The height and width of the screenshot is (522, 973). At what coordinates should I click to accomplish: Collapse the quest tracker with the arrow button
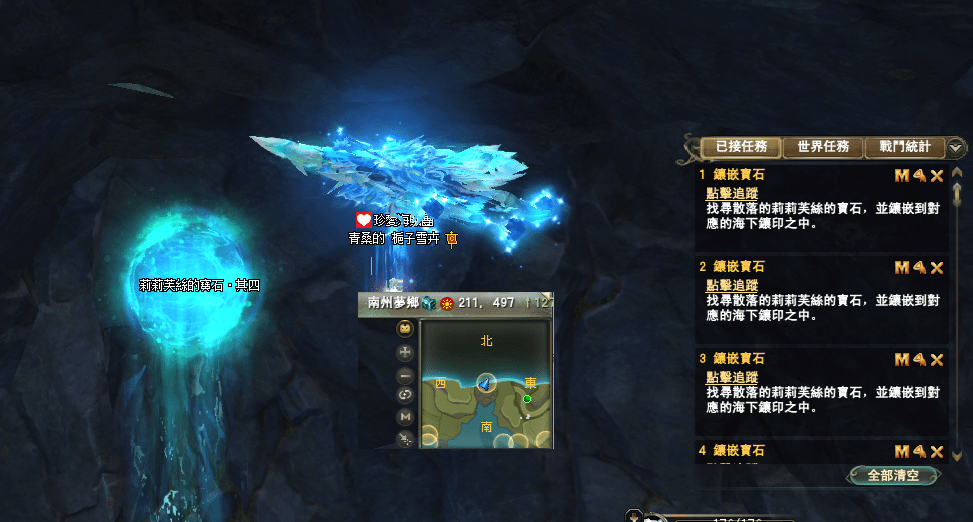[956, 147]
